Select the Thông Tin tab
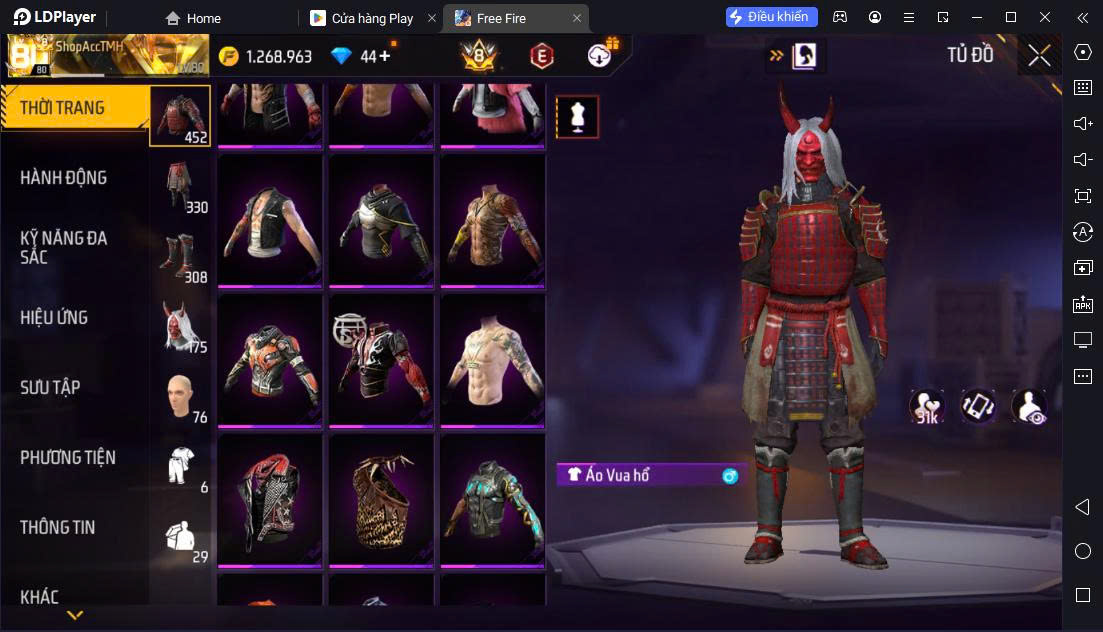 pos(58,527)
